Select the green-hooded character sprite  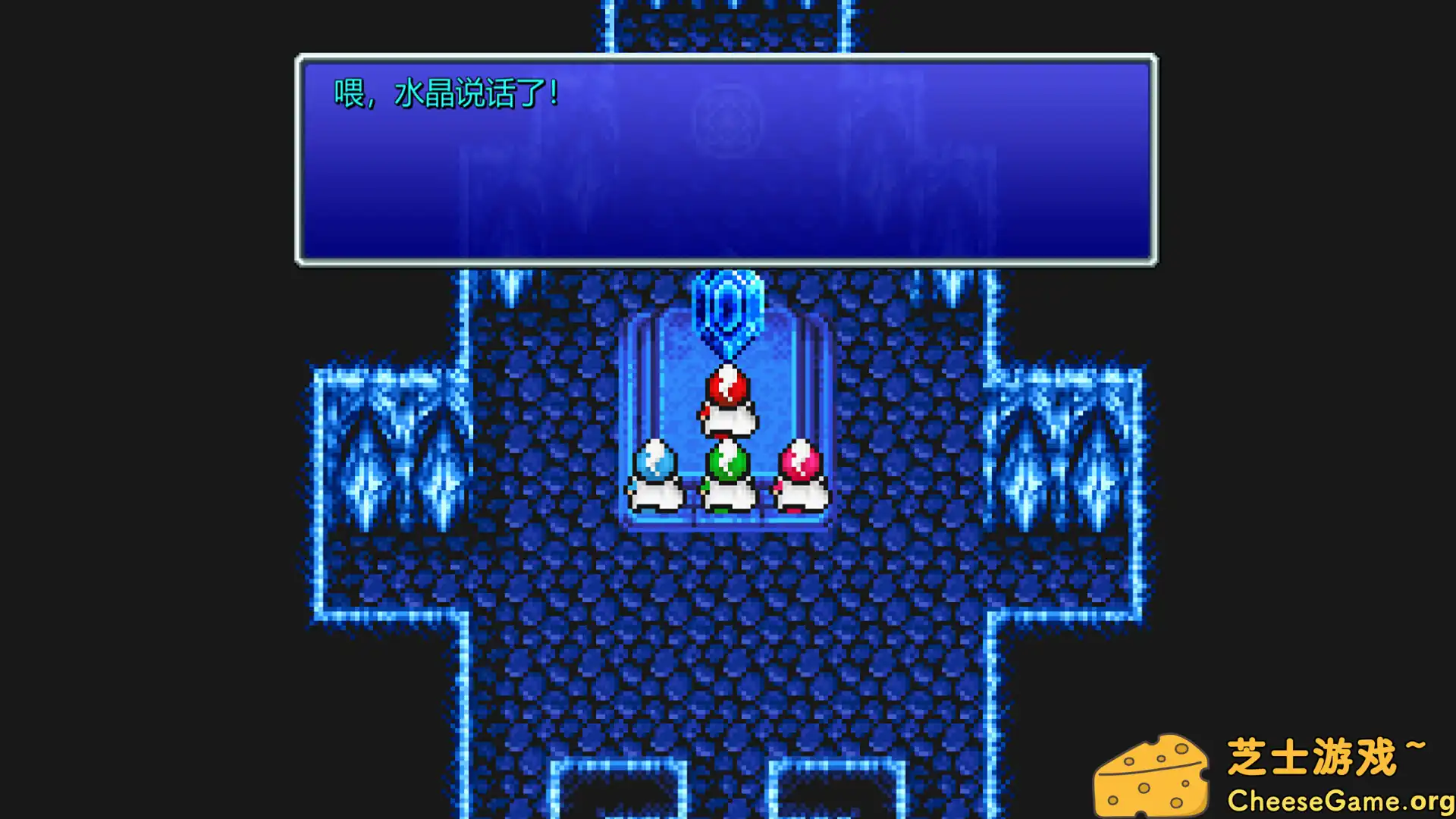tap(726, 474)
